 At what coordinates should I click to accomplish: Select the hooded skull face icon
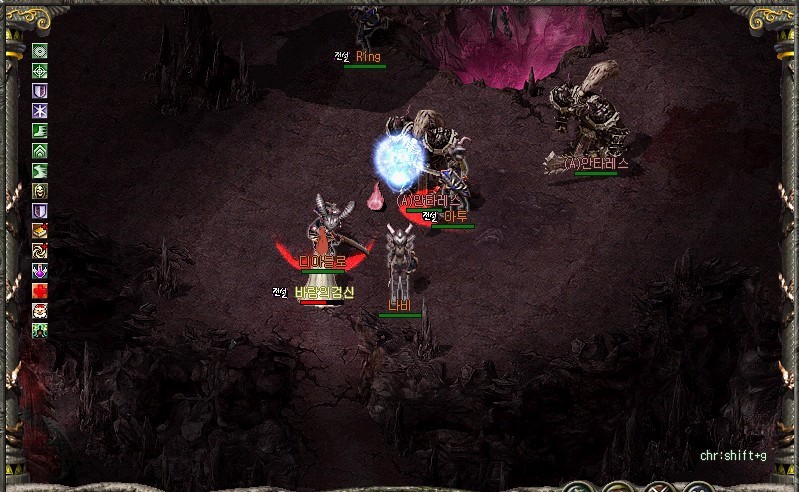40,190
